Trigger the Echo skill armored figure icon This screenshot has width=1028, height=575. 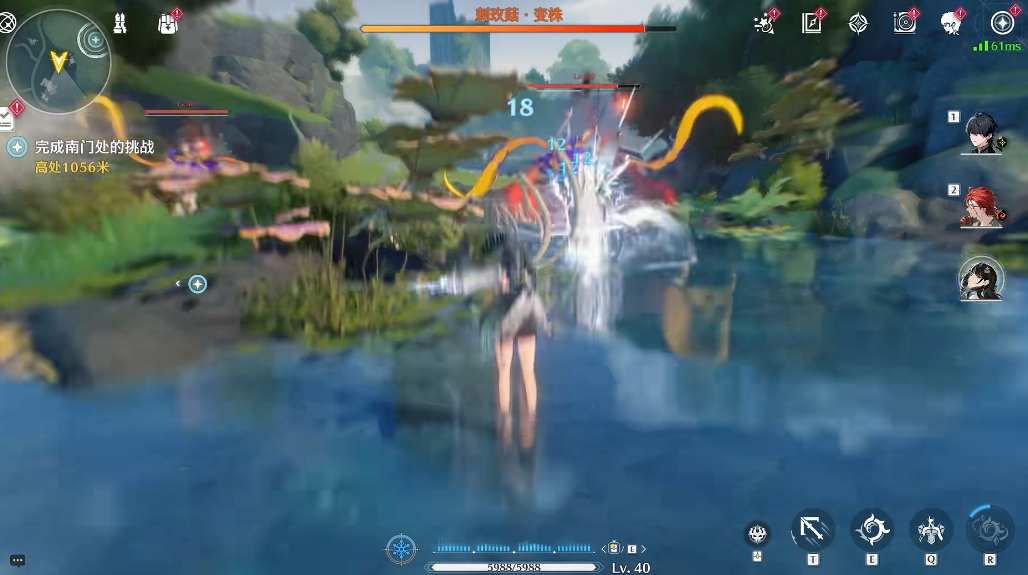click(931, 530)
